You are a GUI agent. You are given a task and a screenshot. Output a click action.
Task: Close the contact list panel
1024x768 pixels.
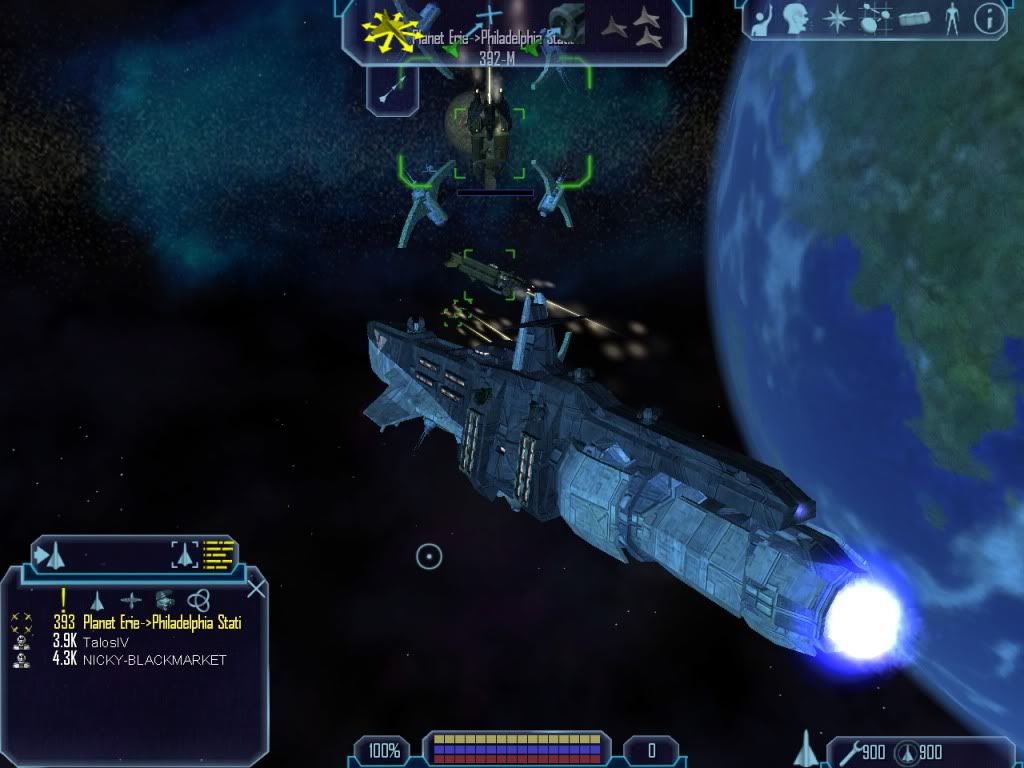[x=256, y=588]
